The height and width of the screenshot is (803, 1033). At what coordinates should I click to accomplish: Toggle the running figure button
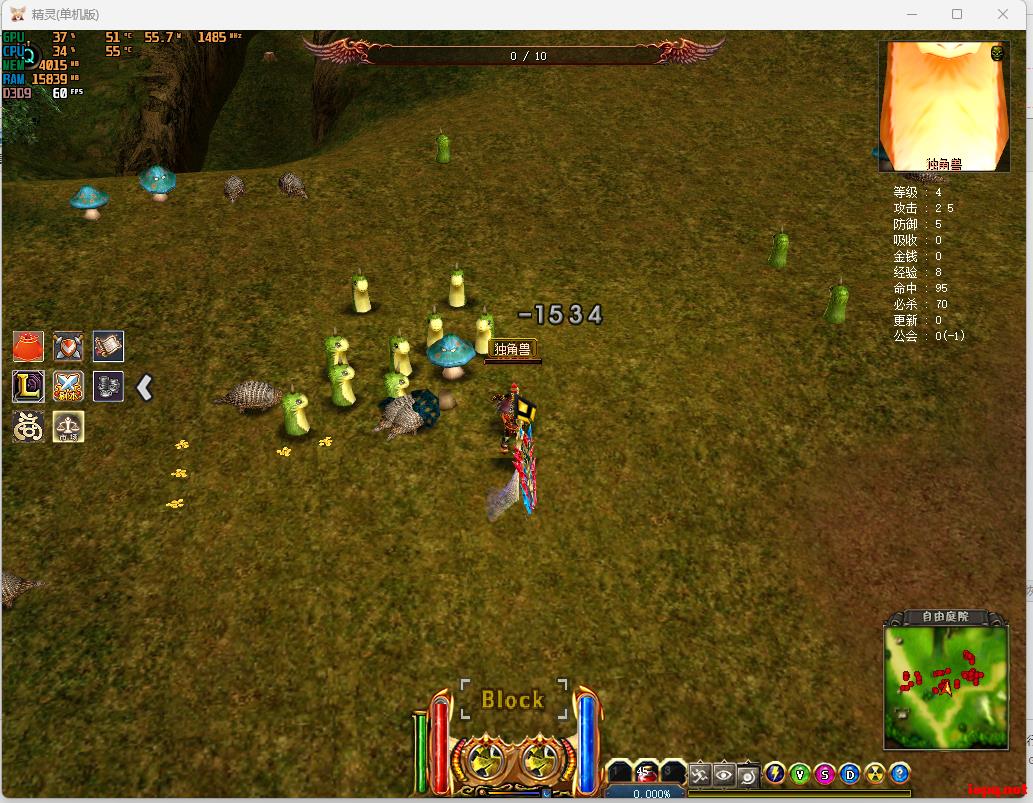(701, 774)
